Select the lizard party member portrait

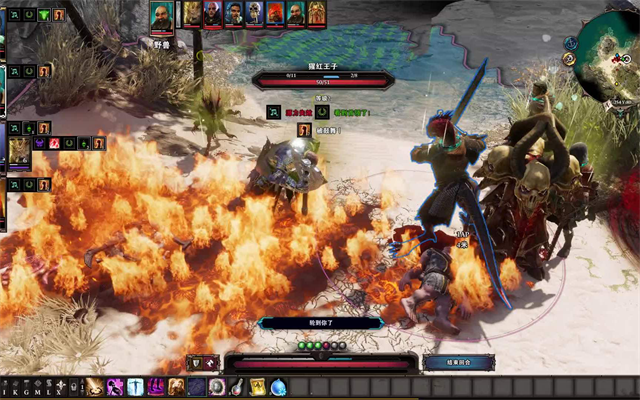pos(19,150)
